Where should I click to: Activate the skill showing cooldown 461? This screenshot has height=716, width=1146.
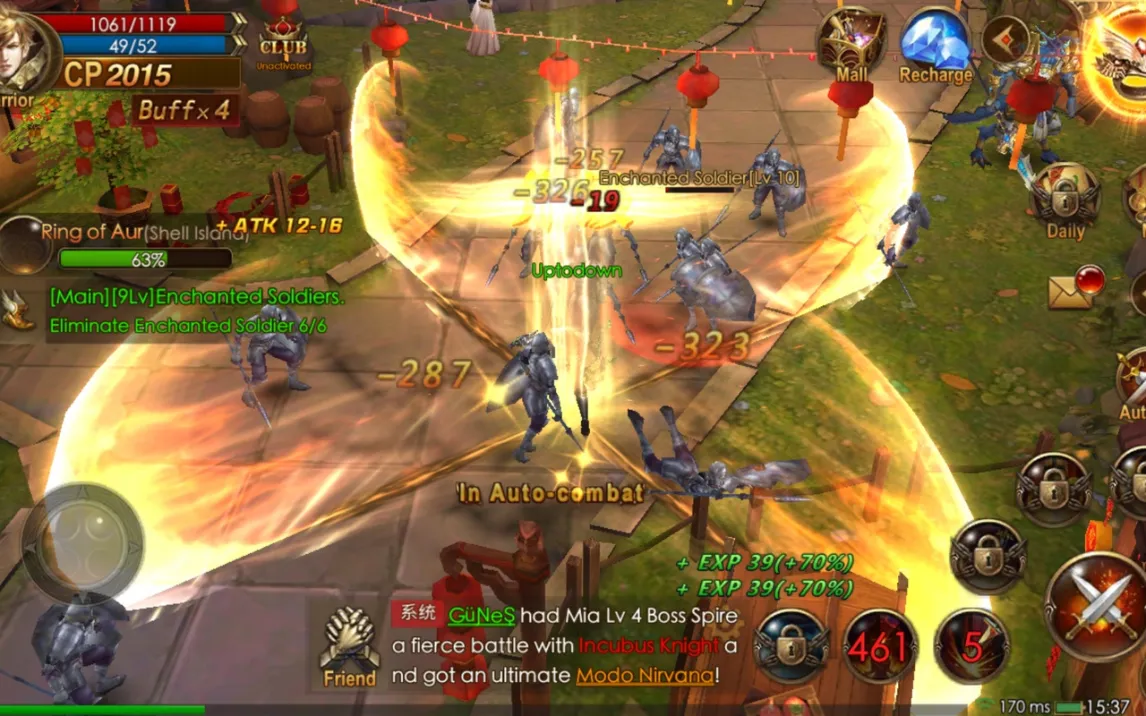click(881, 646)
